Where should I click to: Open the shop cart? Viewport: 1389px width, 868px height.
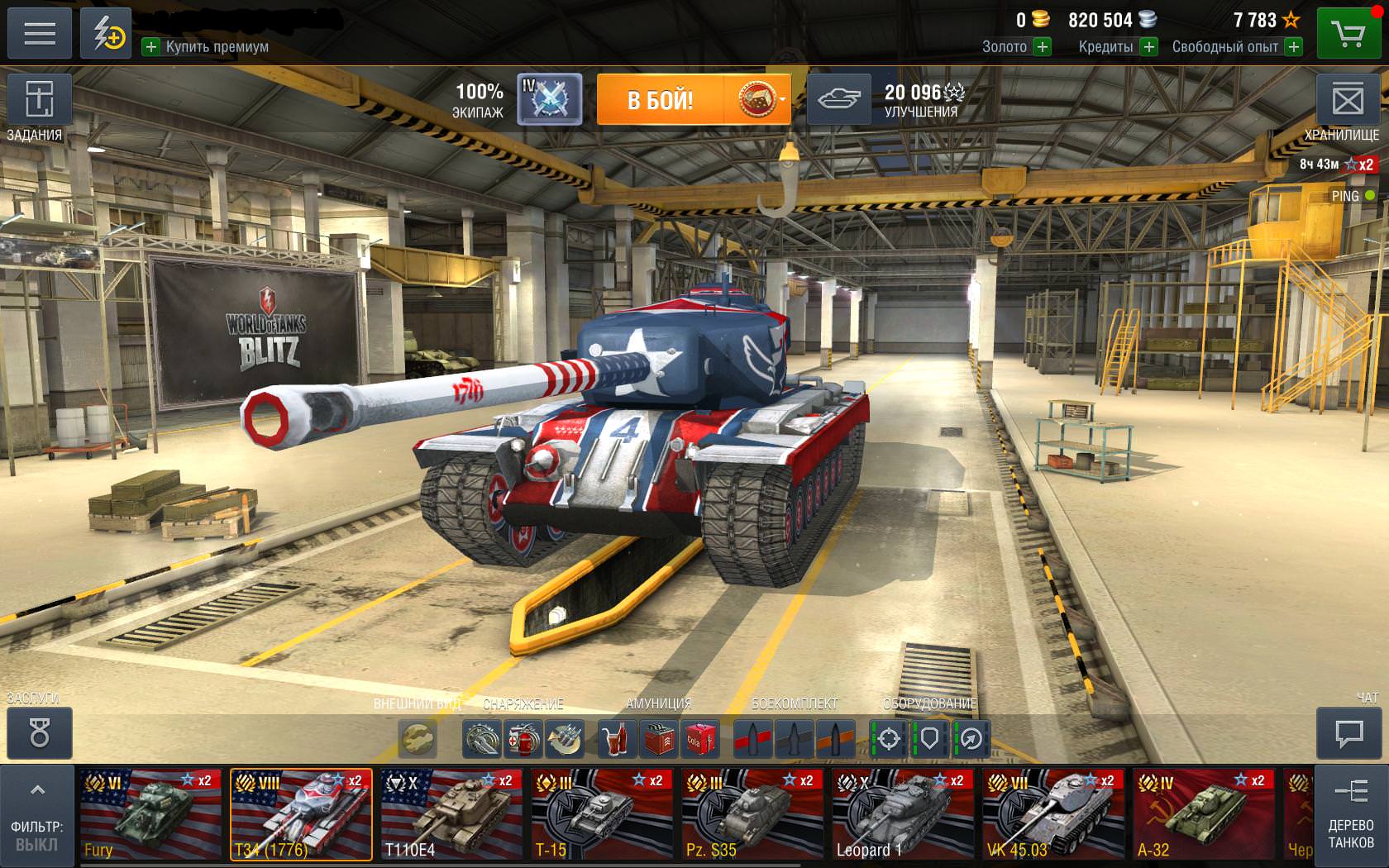click(x=1348, y=34)
